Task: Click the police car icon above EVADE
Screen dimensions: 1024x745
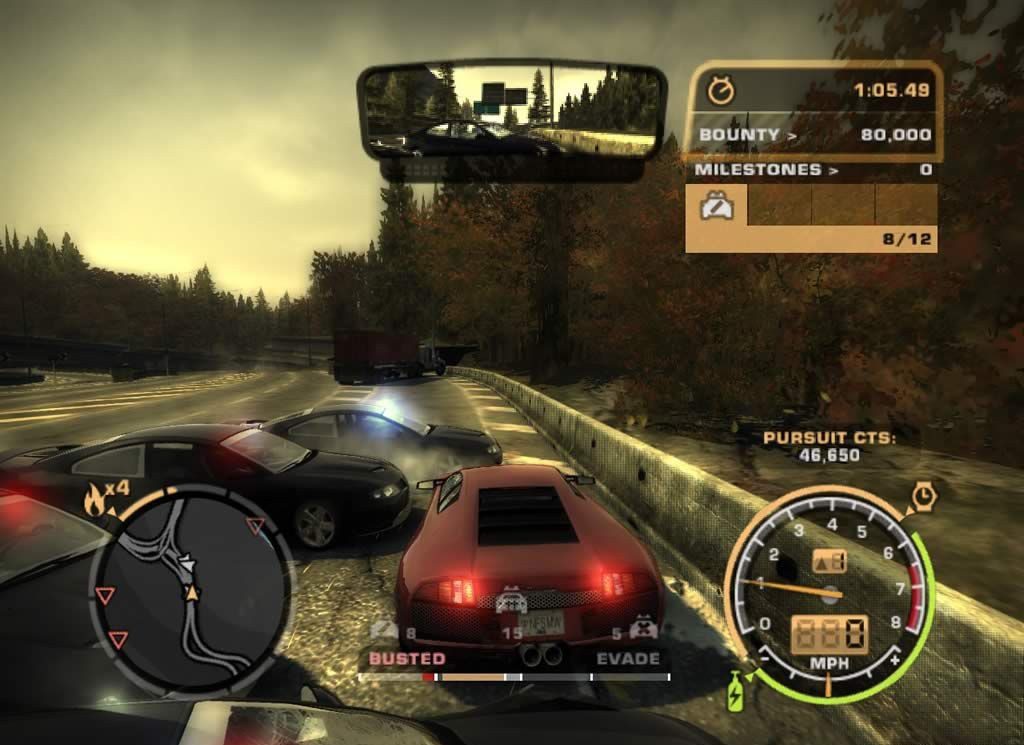Action: point(645,630)
